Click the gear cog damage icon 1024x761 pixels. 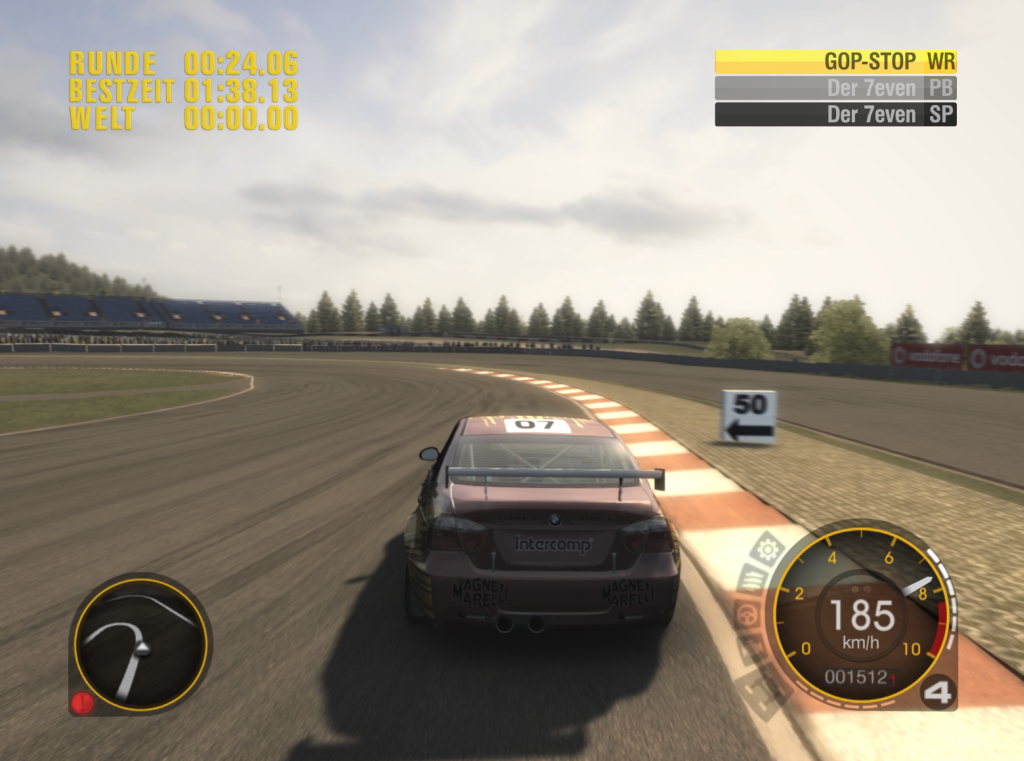click(768, 548)
